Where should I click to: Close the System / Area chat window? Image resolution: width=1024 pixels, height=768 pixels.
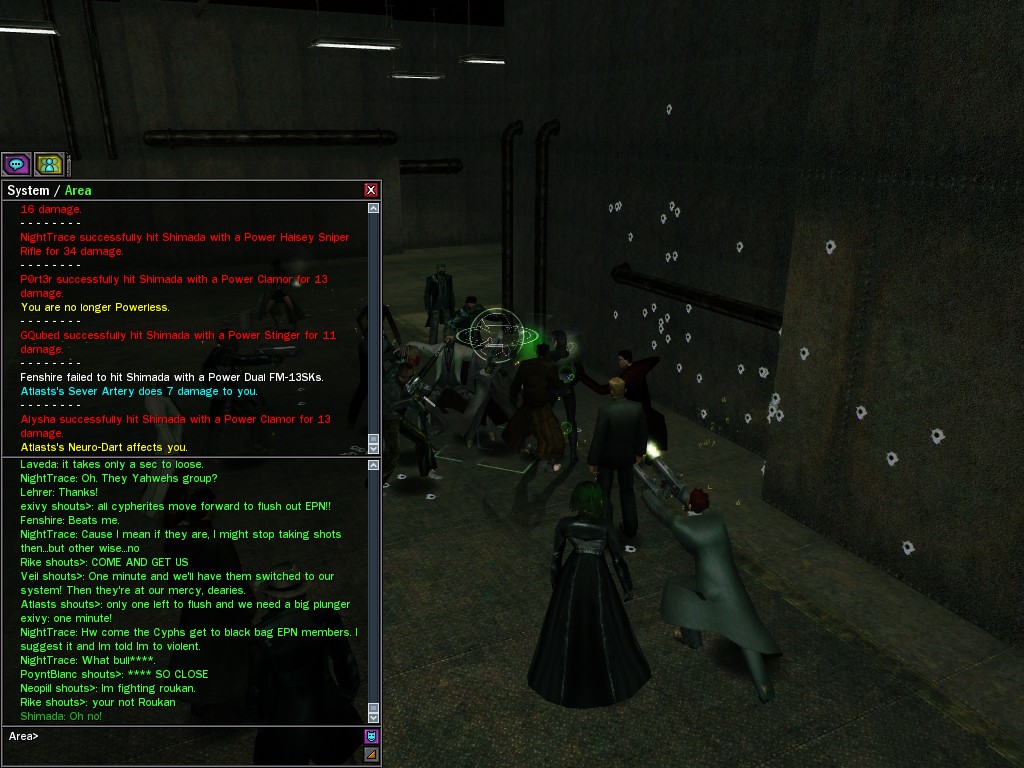click(x=371, y=190)
